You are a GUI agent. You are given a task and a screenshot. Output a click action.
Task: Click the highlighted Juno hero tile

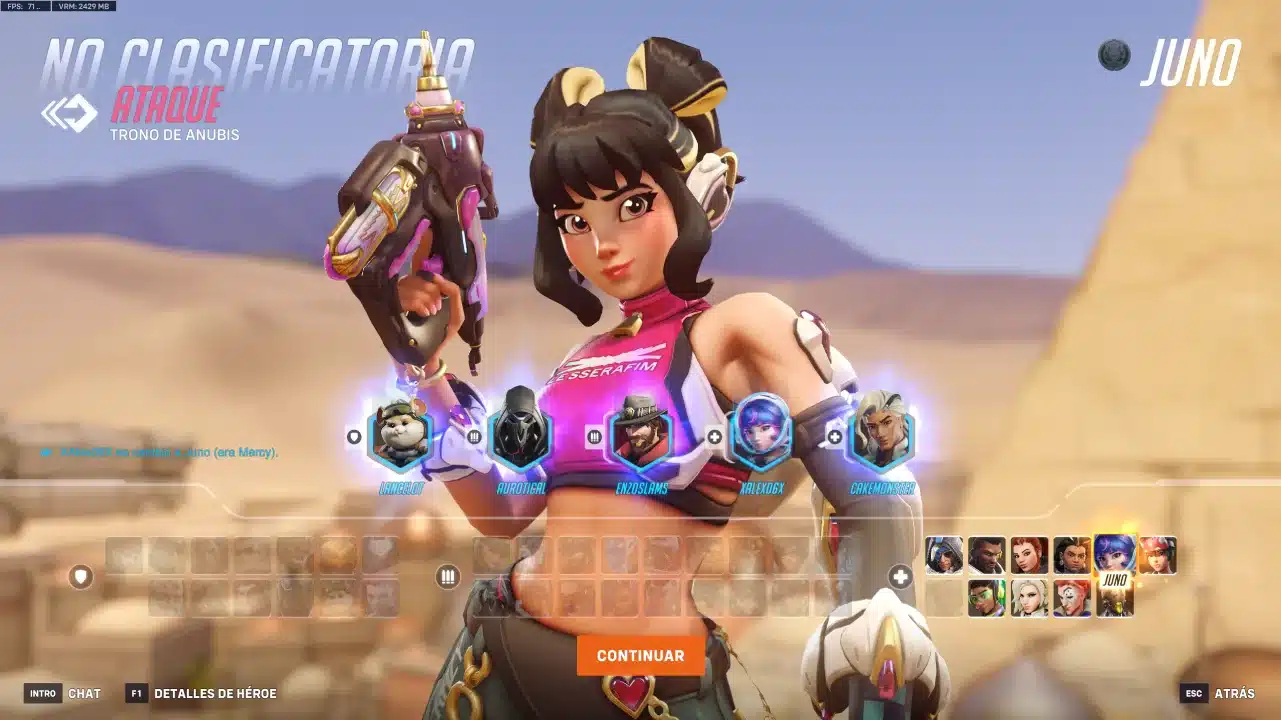tap(1114, 555)
